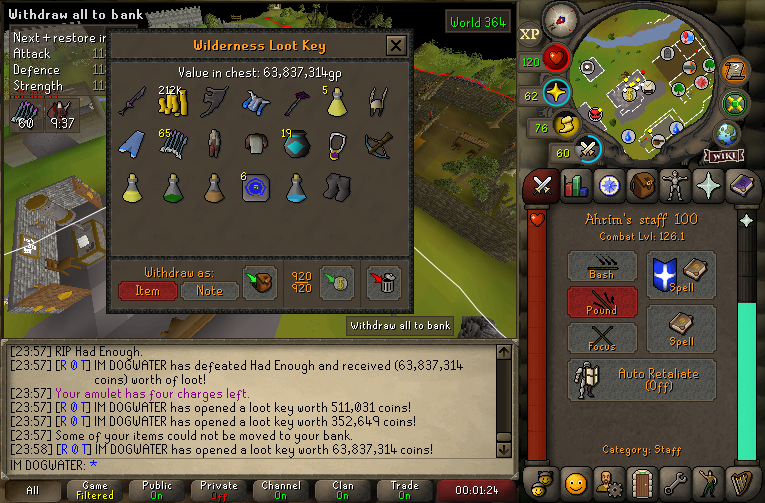Select Note as the withdraw mode
The height and width of the screenshot is (503, 765).
(x=209, y=290)
